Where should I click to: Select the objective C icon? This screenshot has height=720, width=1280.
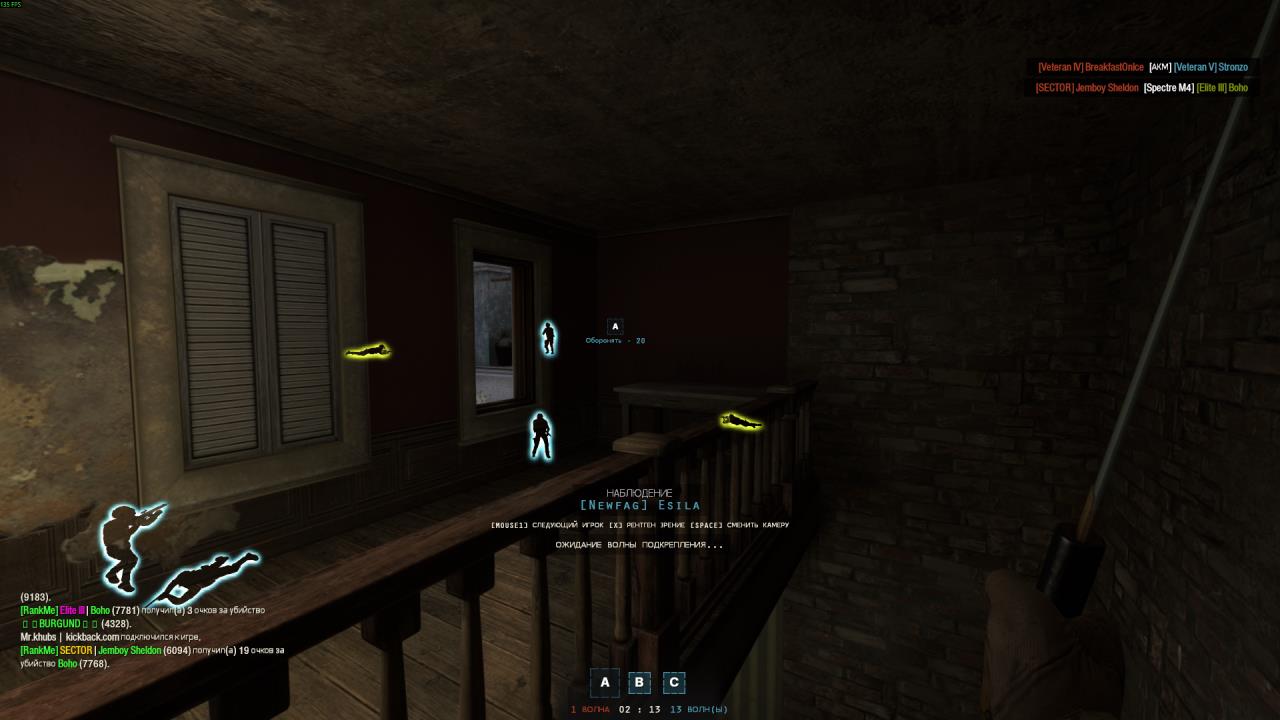(x=674, y=683)
